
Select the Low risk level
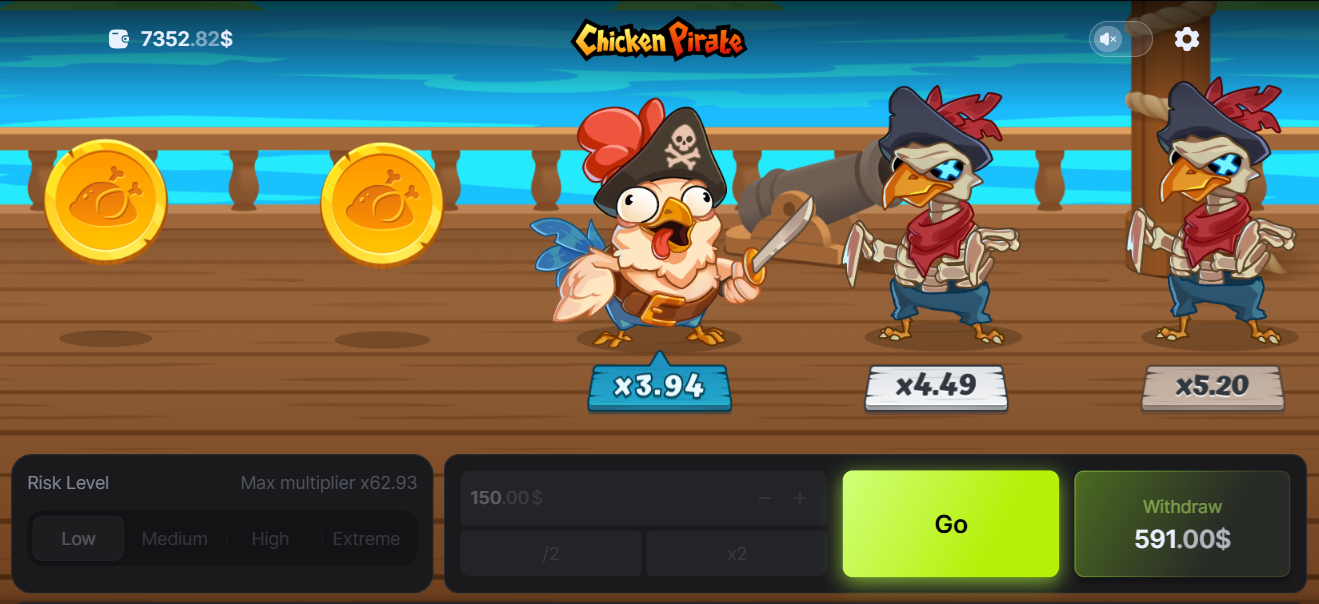pos(78,539)
